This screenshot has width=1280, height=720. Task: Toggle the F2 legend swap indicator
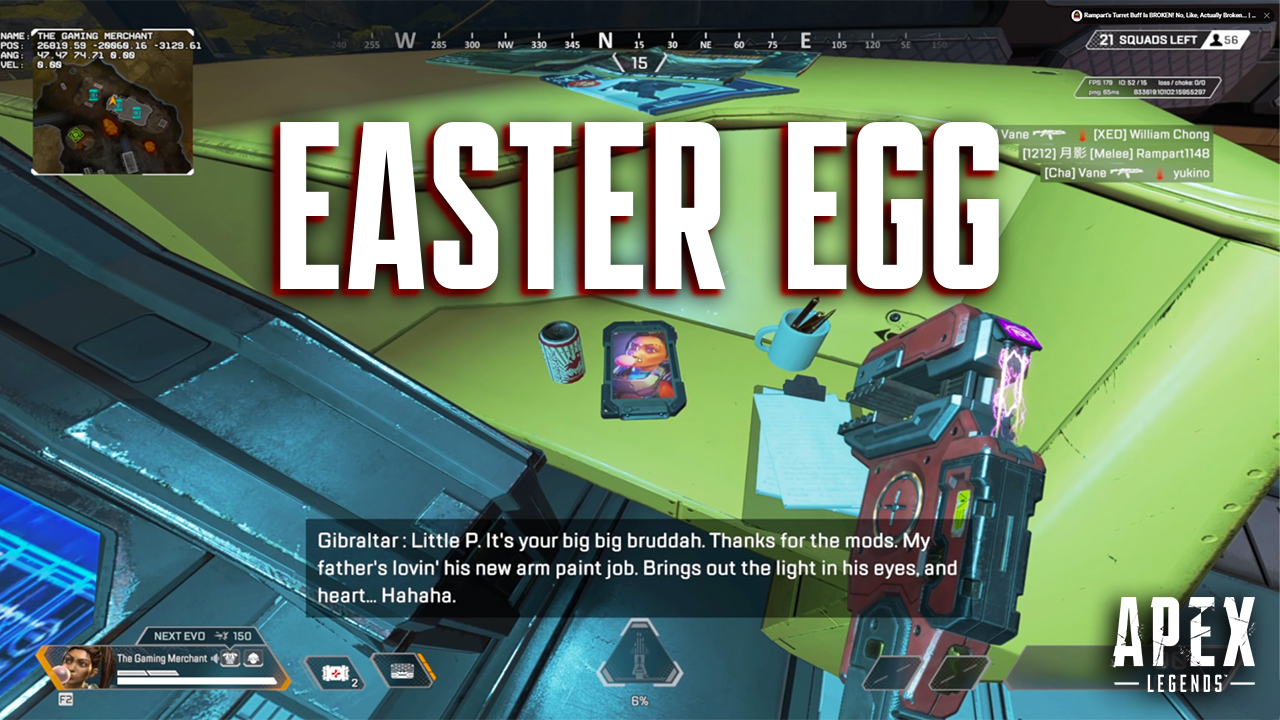click(67, 699)
